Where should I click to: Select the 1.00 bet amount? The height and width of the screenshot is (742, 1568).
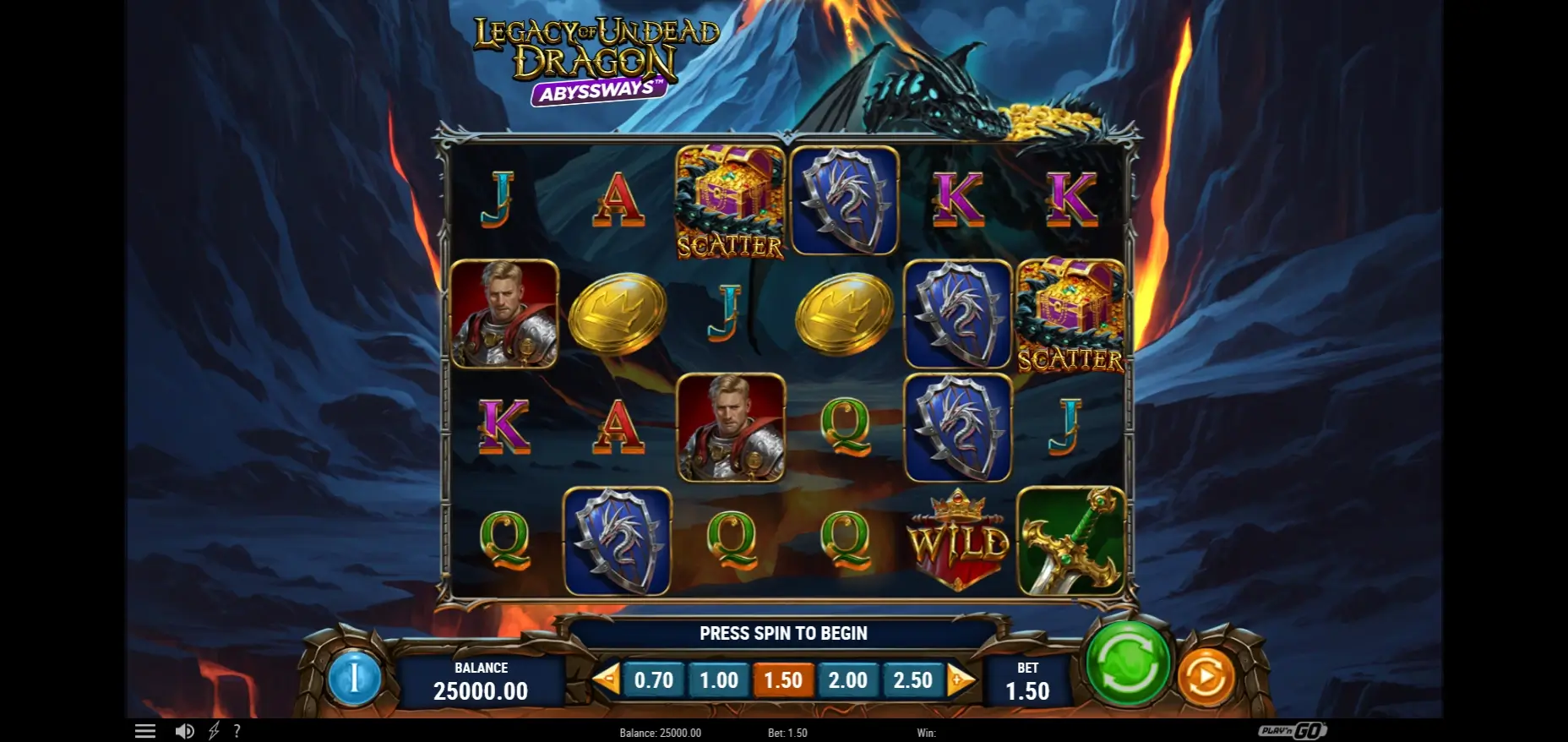[719, 679]
